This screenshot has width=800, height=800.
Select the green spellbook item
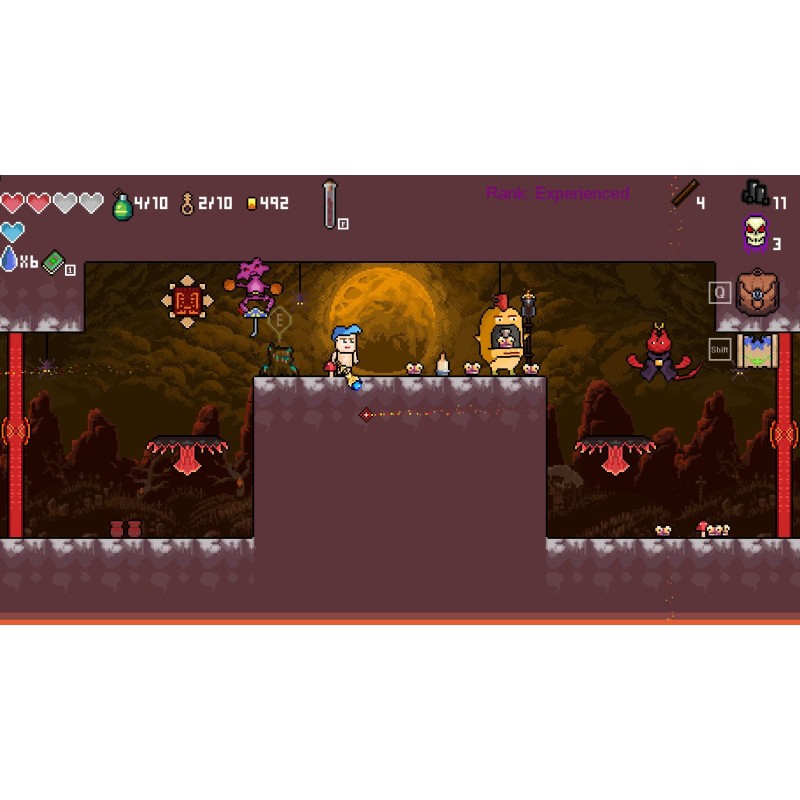[x=54, y=262]
